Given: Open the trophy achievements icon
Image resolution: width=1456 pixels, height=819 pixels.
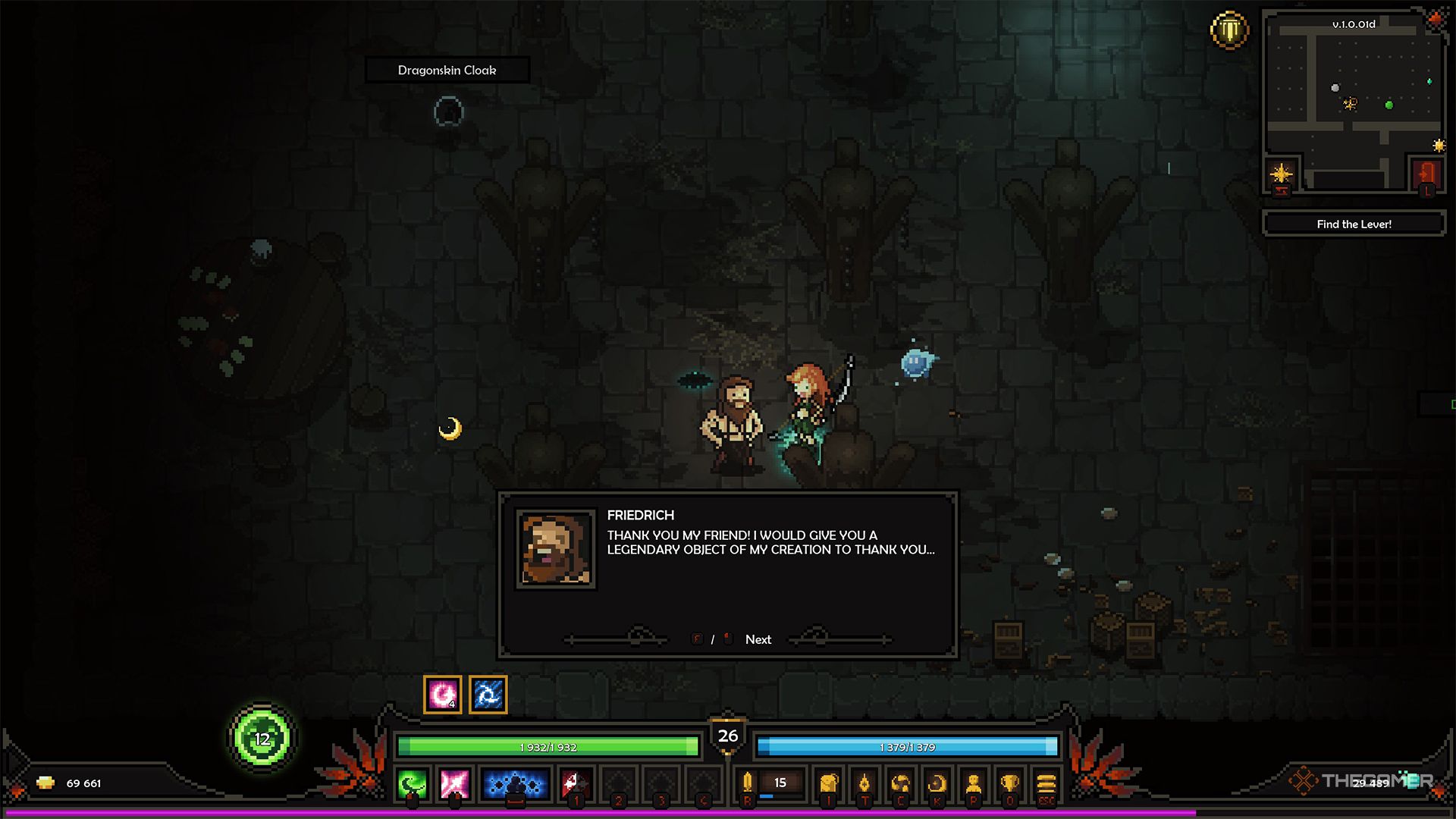Looking at the screenshot, I should (x=1009, y=783).
